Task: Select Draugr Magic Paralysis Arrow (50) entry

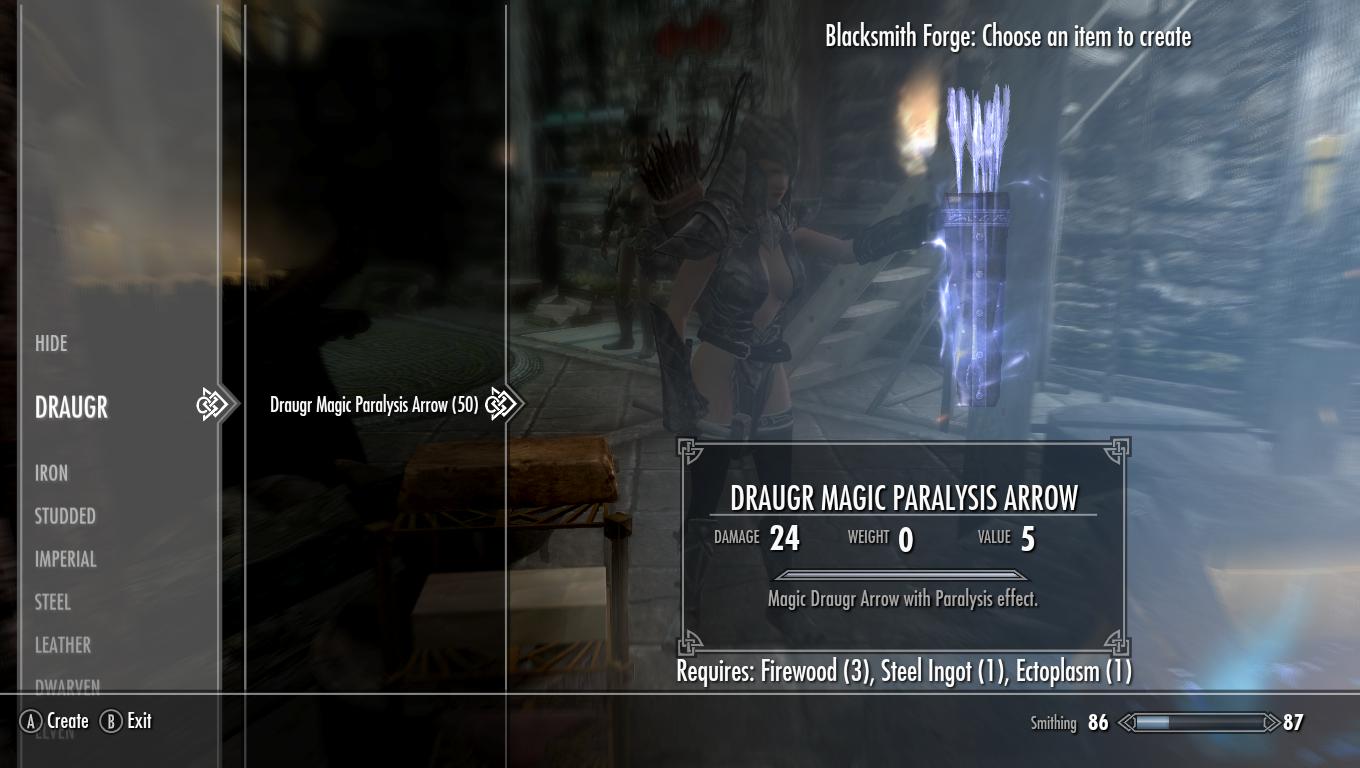Action: coord(373,405)
